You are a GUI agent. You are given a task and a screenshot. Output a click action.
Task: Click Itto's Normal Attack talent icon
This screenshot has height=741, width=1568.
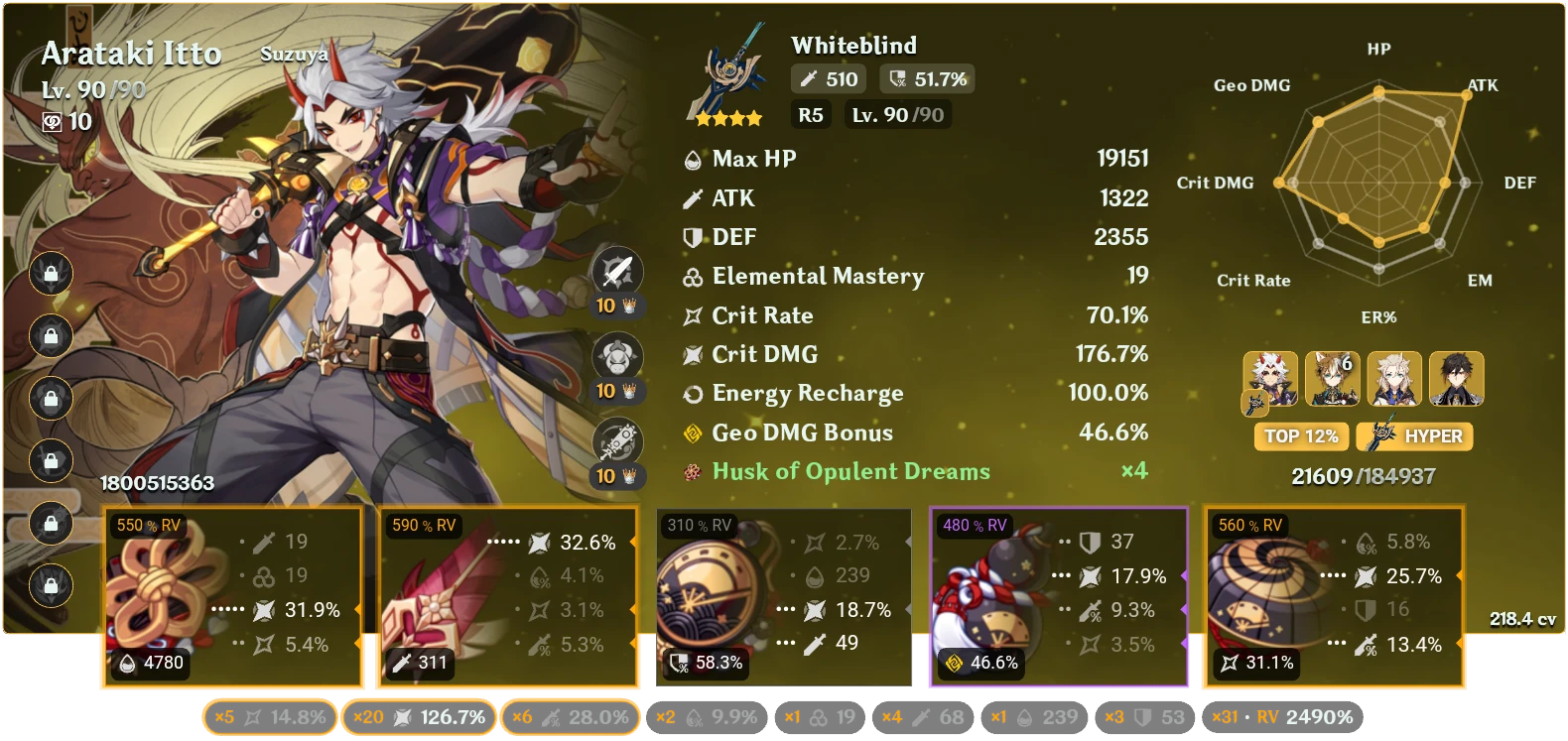615,273
